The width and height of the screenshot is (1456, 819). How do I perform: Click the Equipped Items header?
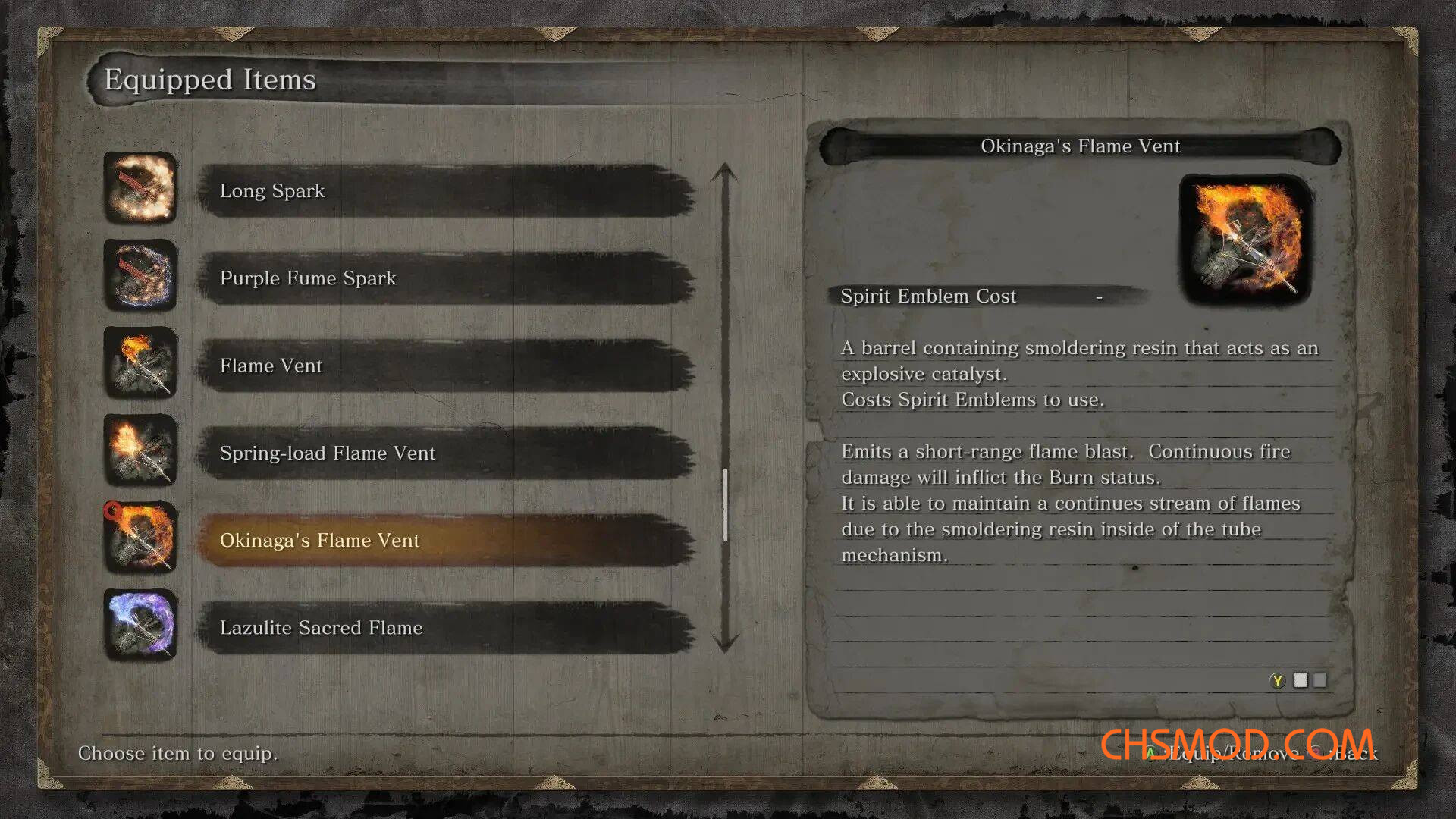(x=210, y=79)
